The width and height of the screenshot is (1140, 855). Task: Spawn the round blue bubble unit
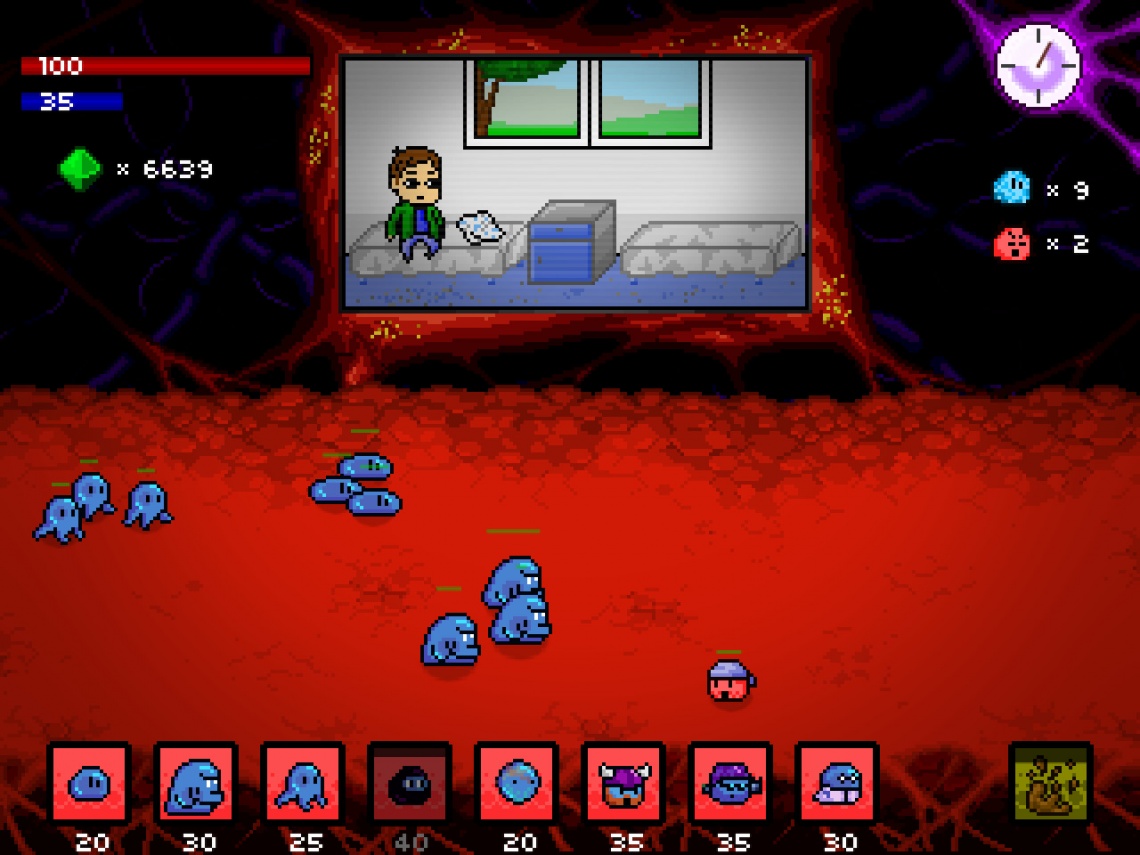tap(517, 783)
